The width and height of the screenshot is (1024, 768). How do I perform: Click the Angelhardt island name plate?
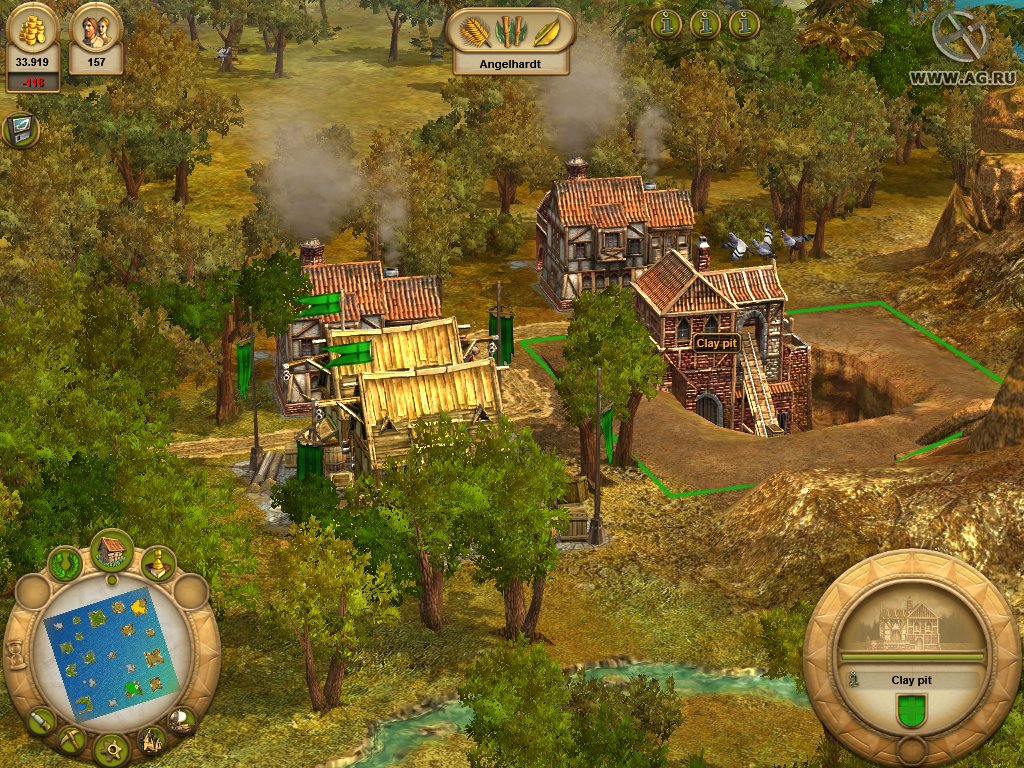pos(510,61)
